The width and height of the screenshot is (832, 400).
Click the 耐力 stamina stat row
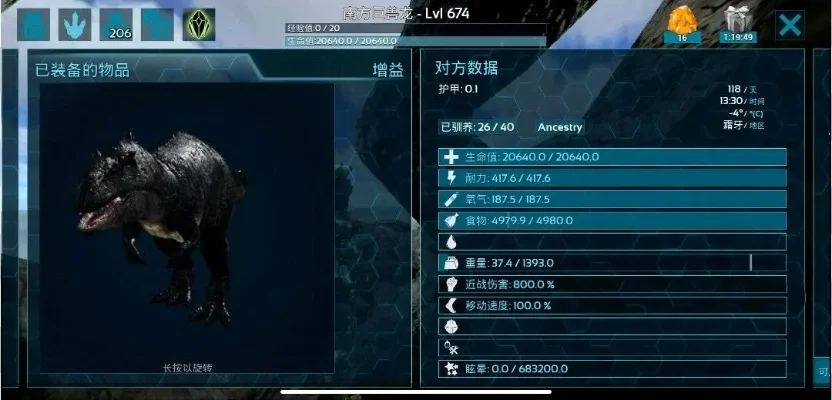(612, 178)
